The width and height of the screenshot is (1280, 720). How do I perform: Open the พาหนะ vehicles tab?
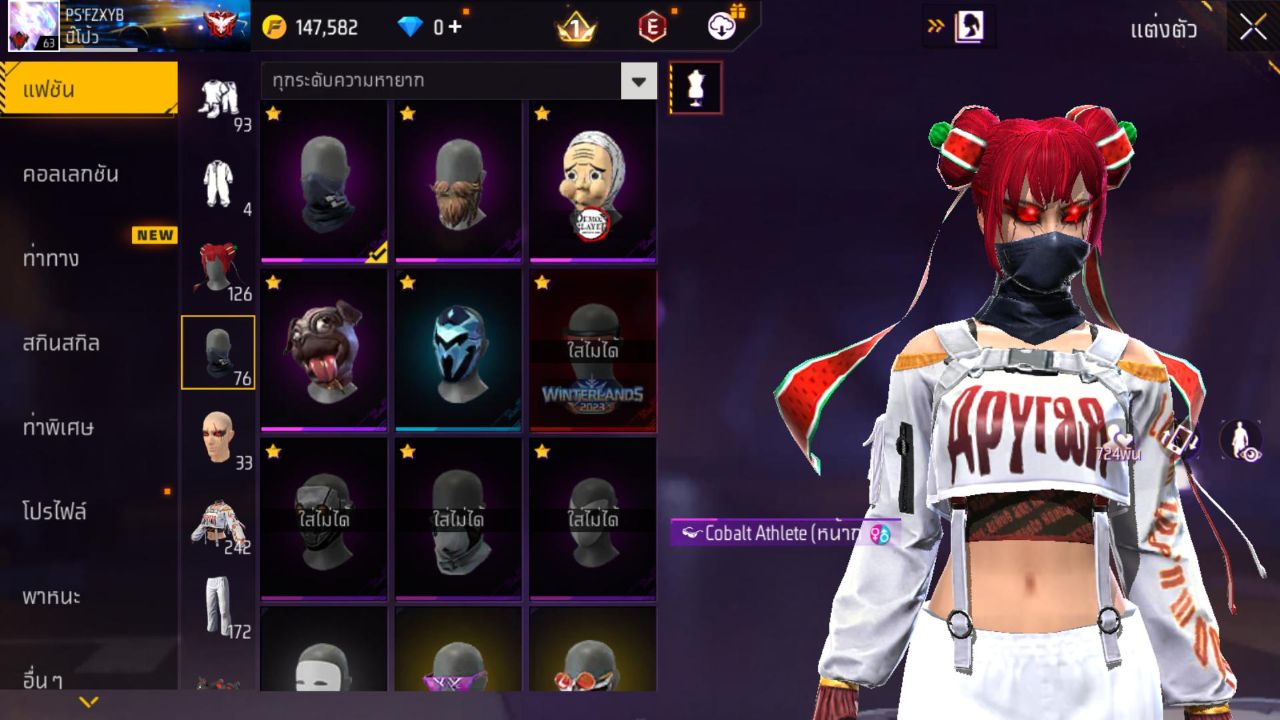(51, 597)
